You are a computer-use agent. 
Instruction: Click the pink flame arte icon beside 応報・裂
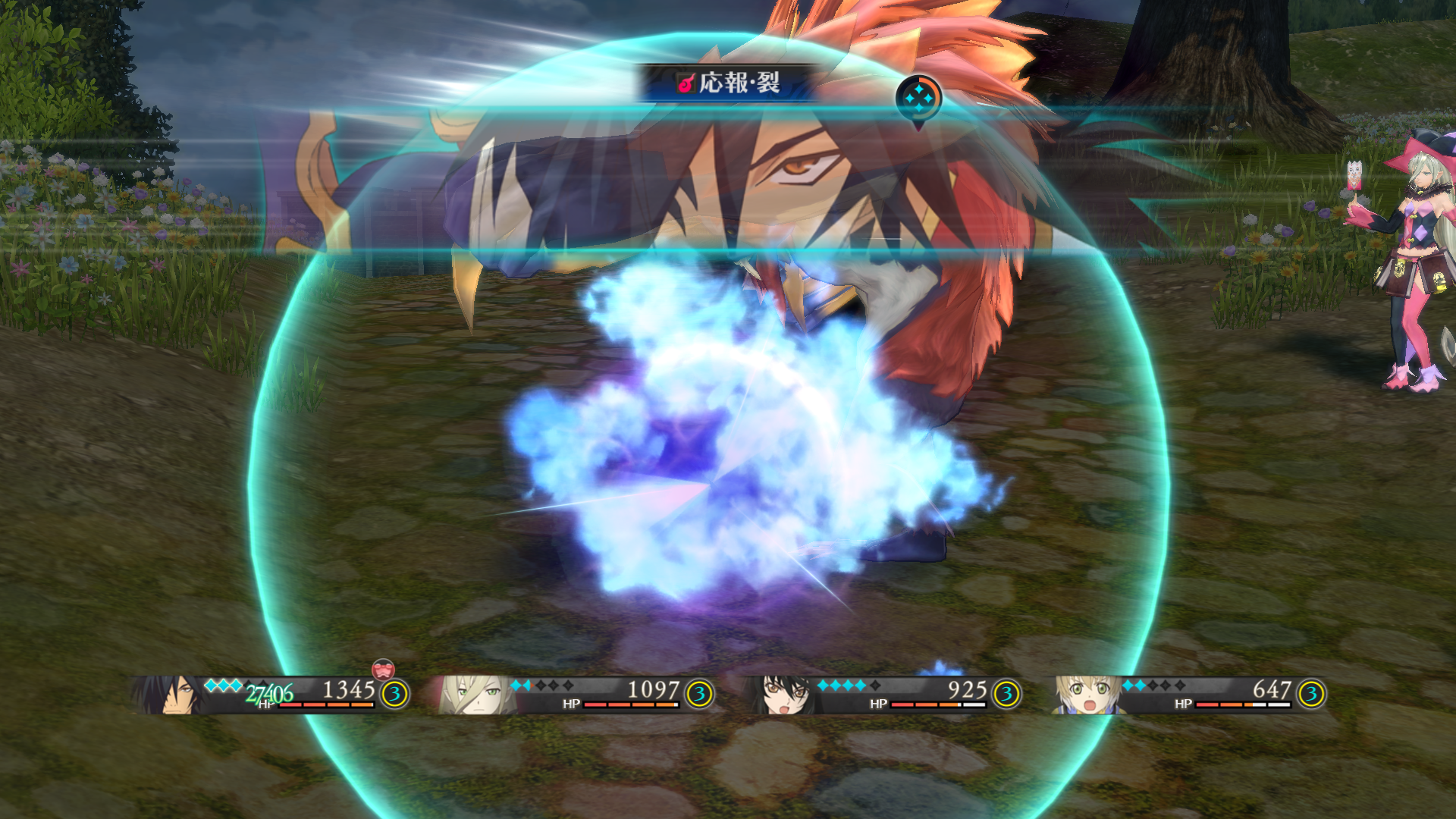685,85
